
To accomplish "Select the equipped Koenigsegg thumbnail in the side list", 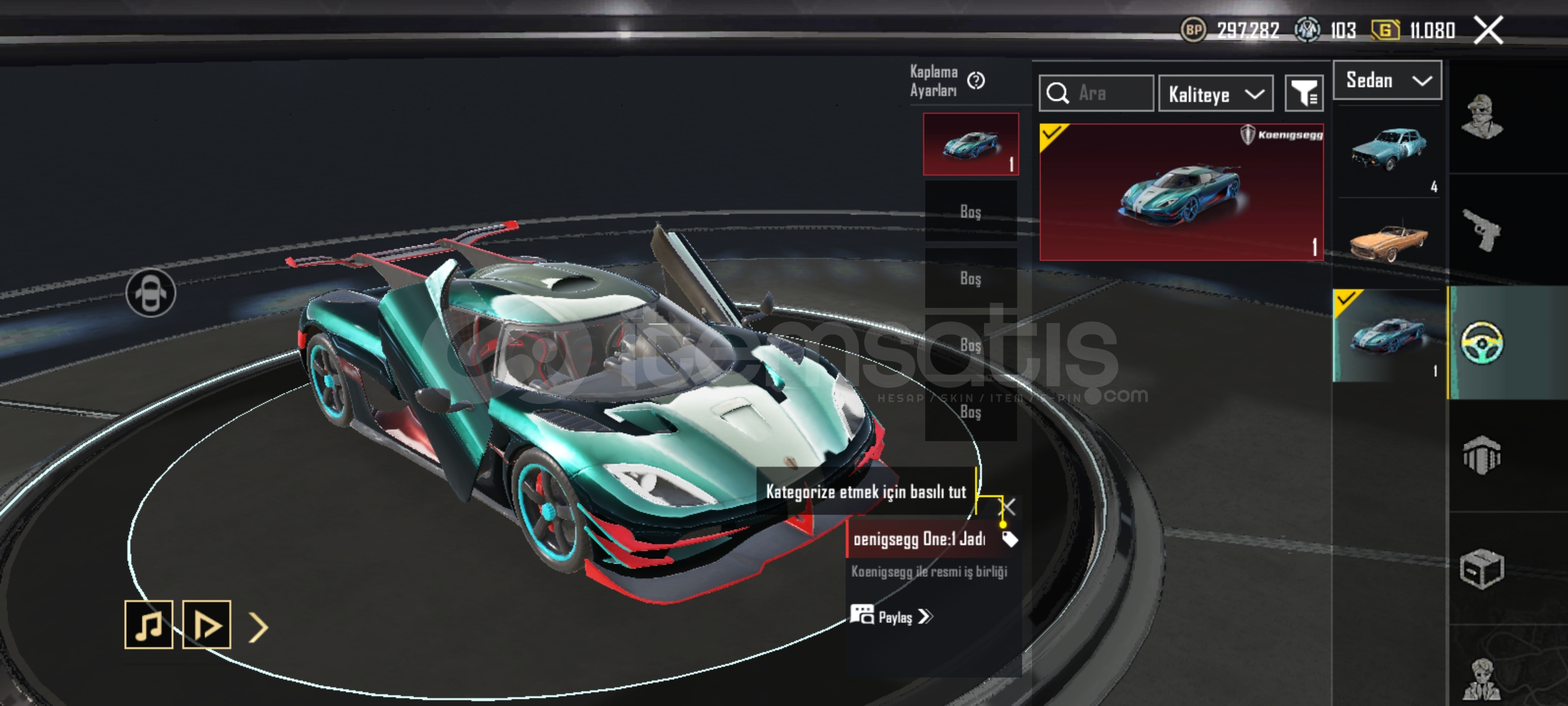I will (1388, 335).
